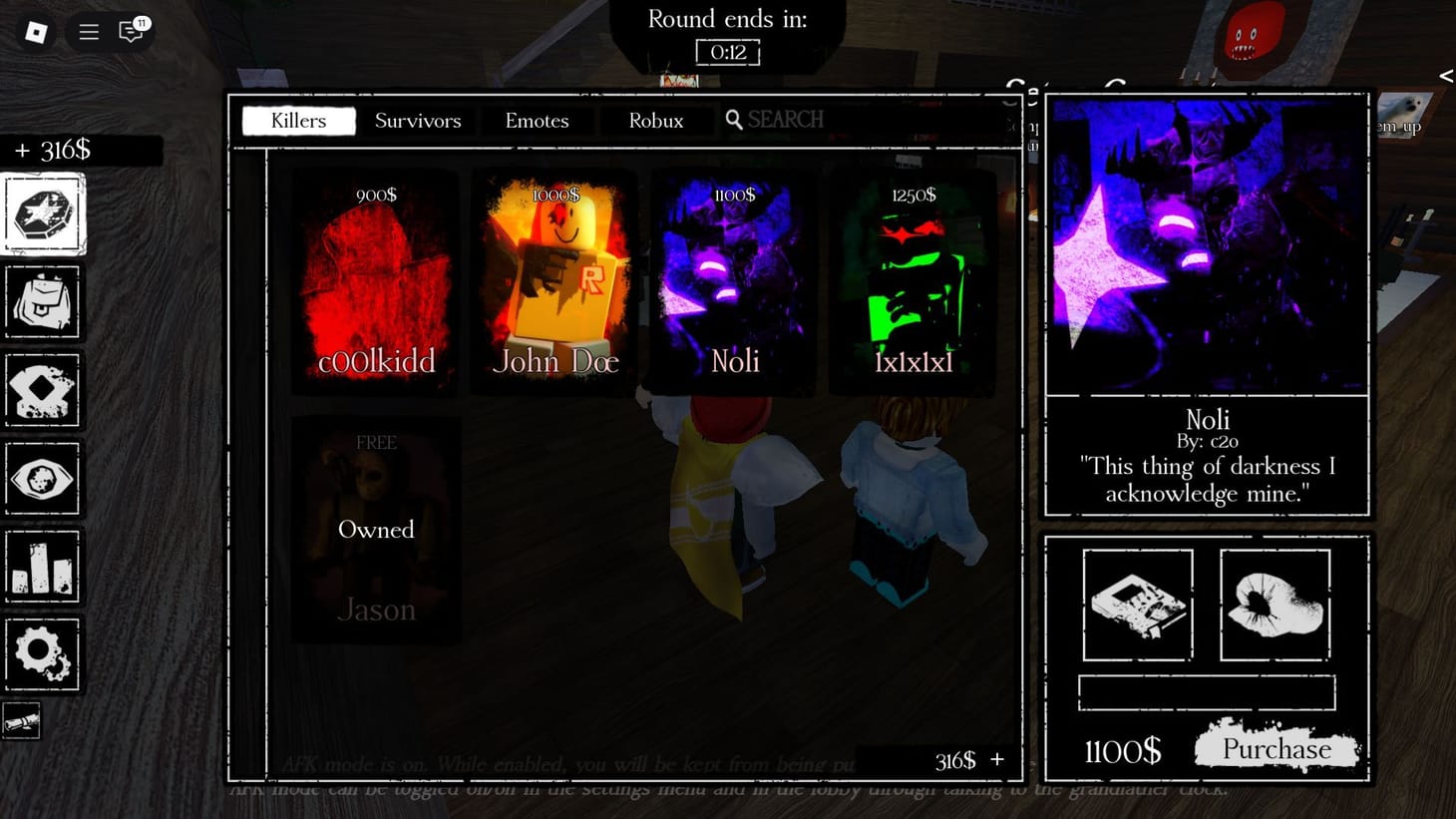The height and width of the screenshot is (819, 1456).
Task: Select the crossed-gems sidebar icon
Action: click(43, 390)
